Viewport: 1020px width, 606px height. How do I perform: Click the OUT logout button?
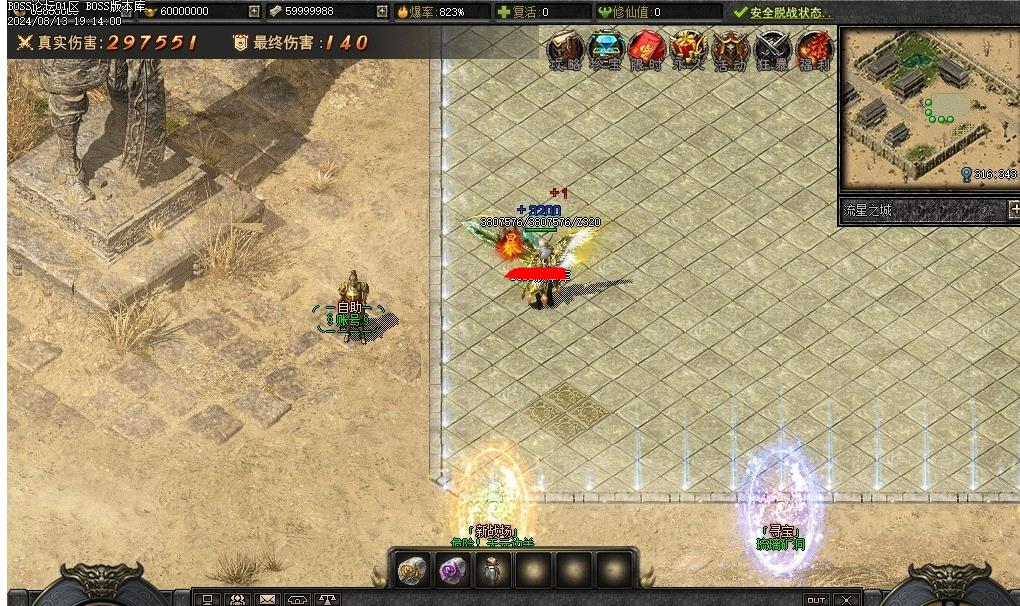[x=816, y=600]
